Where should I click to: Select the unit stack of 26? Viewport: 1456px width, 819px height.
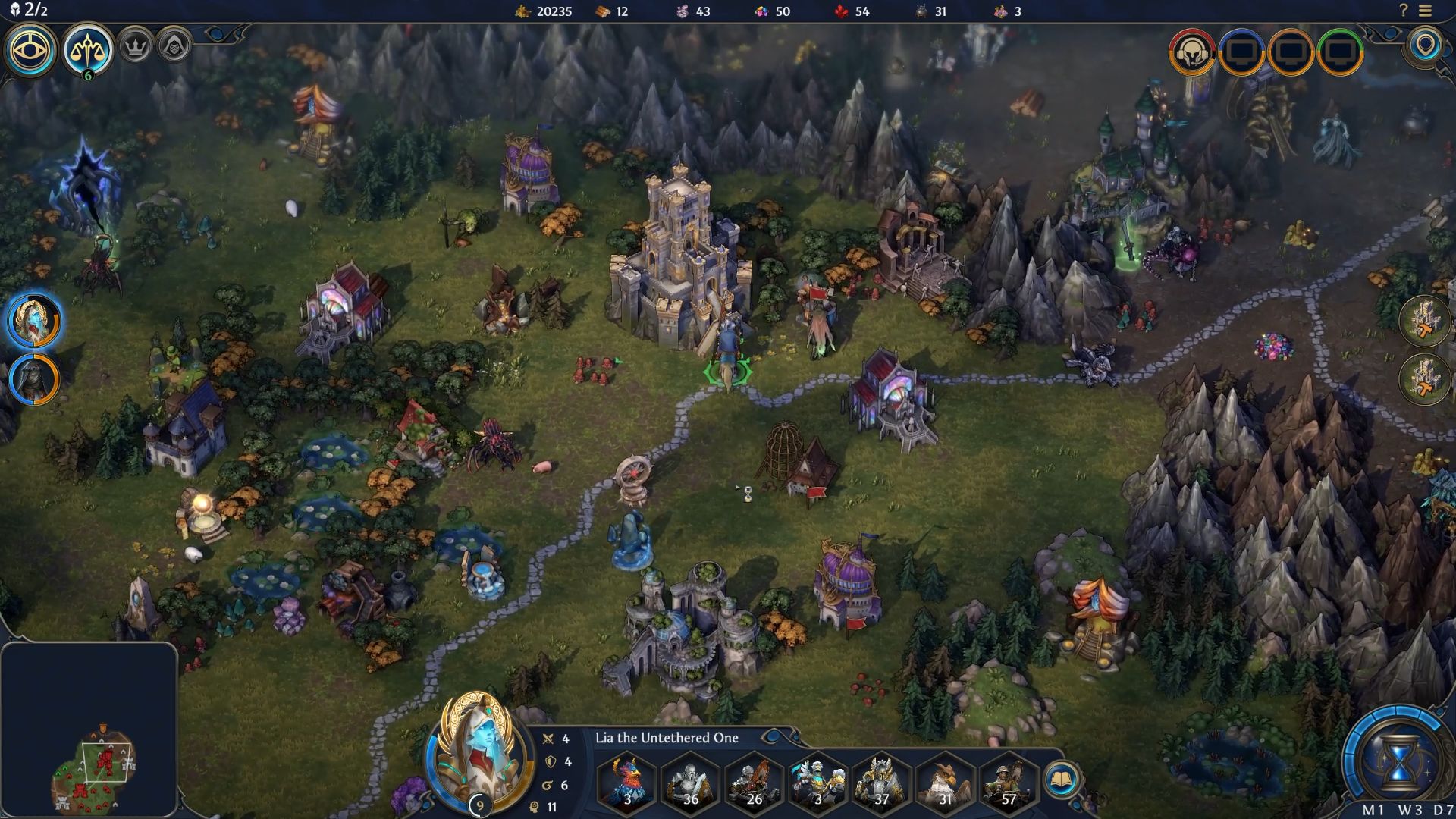(755, 780)
